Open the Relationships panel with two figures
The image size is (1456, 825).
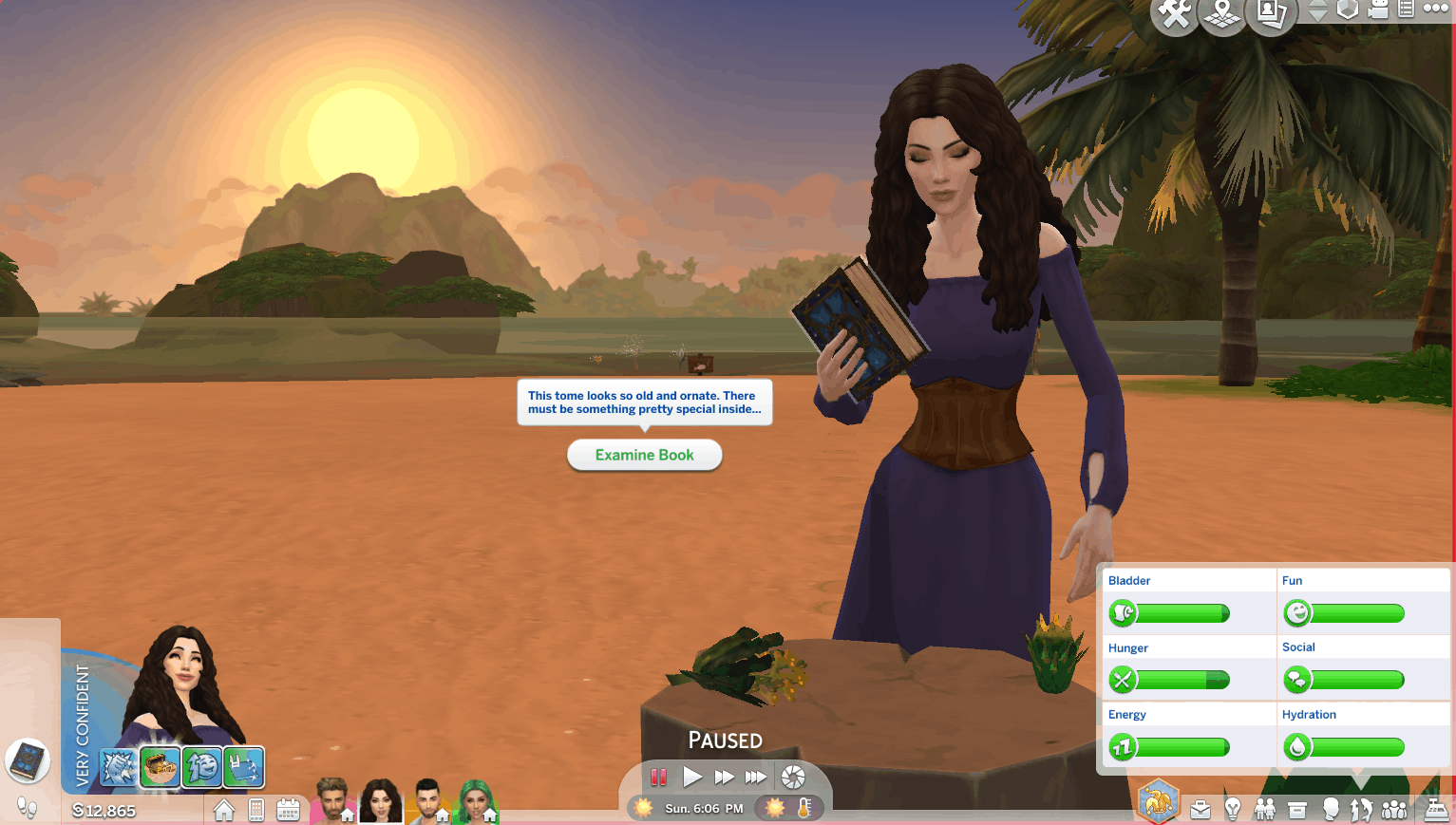(1265, 809)
